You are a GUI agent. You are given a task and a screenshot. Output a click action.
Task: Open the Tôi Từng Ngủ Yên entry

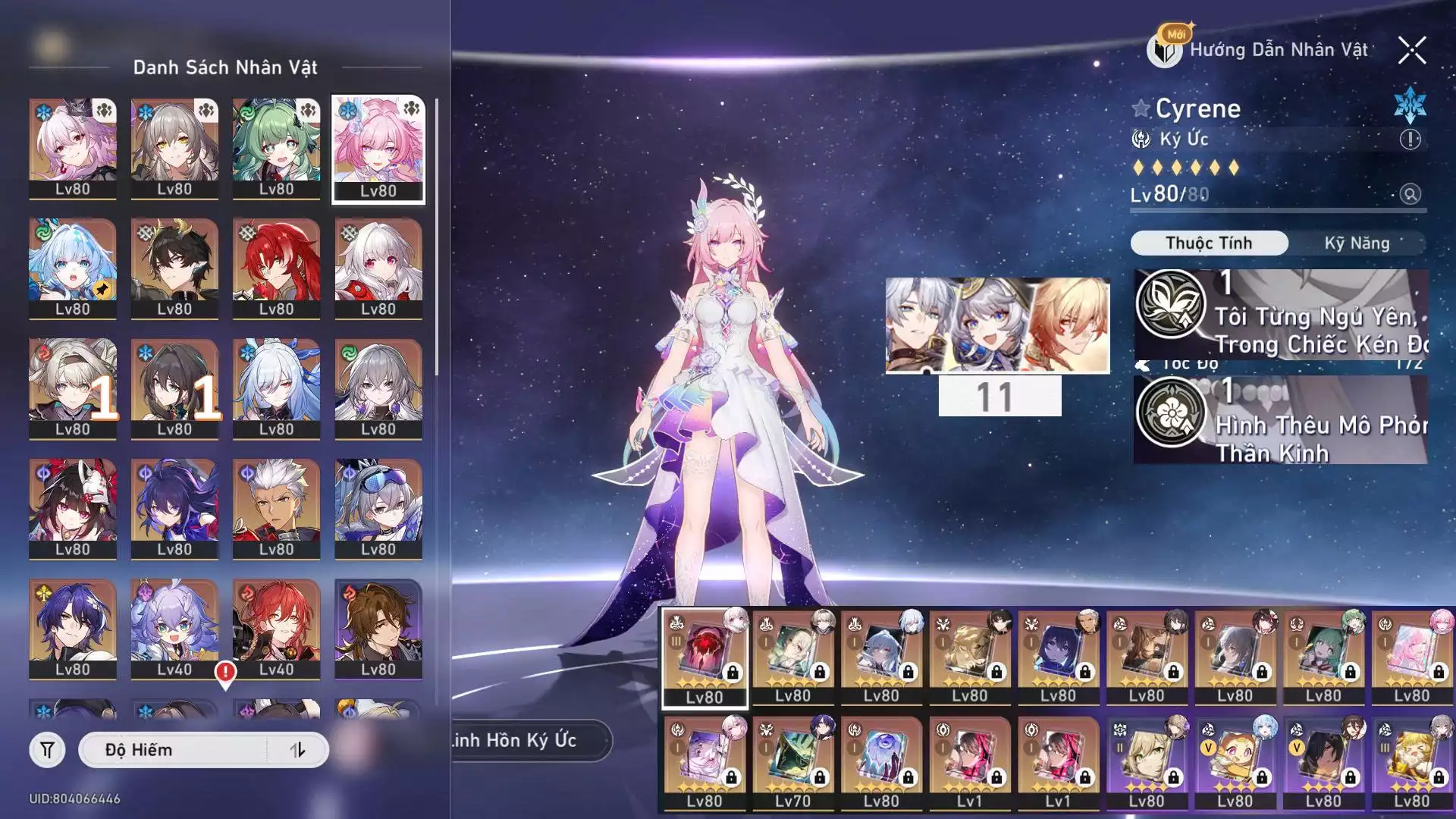(x=1280, y=314)
